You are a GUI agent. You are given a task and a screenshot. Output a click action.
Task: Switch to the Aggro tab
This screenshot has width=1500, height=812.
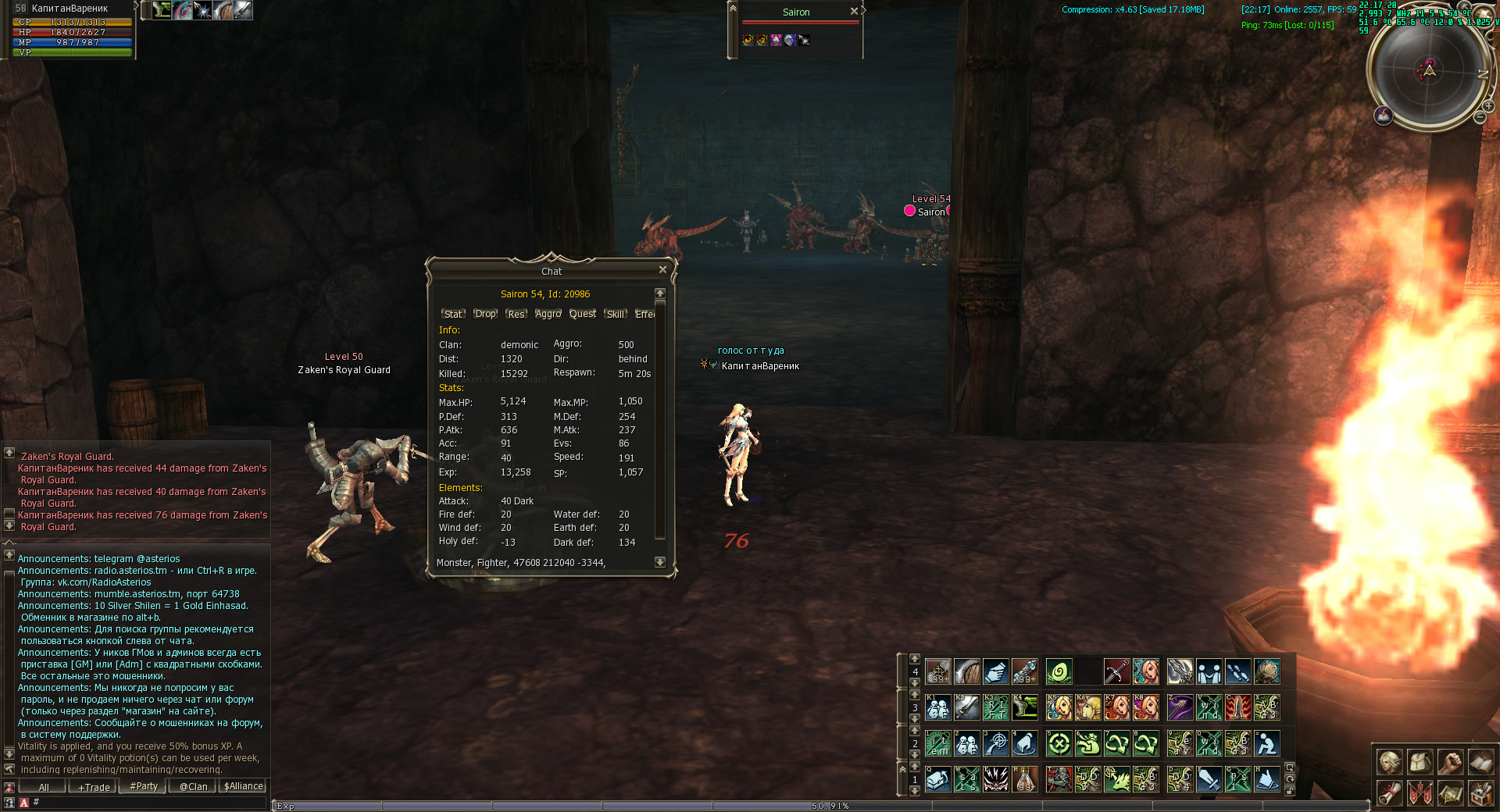pos(548,314)
